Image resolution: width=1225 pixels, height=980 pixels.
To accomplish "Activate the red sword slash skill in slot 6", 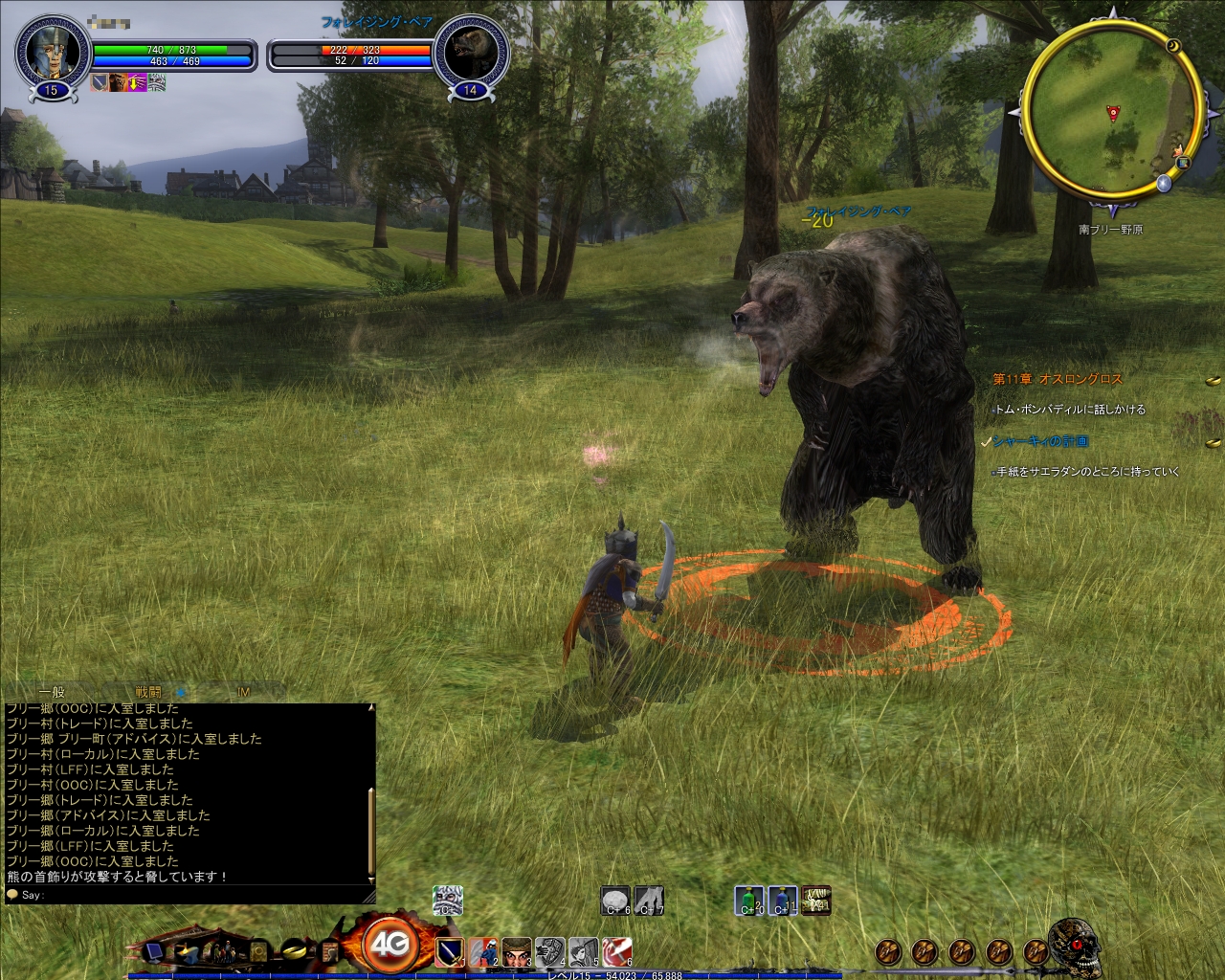I will pos(616,952).
